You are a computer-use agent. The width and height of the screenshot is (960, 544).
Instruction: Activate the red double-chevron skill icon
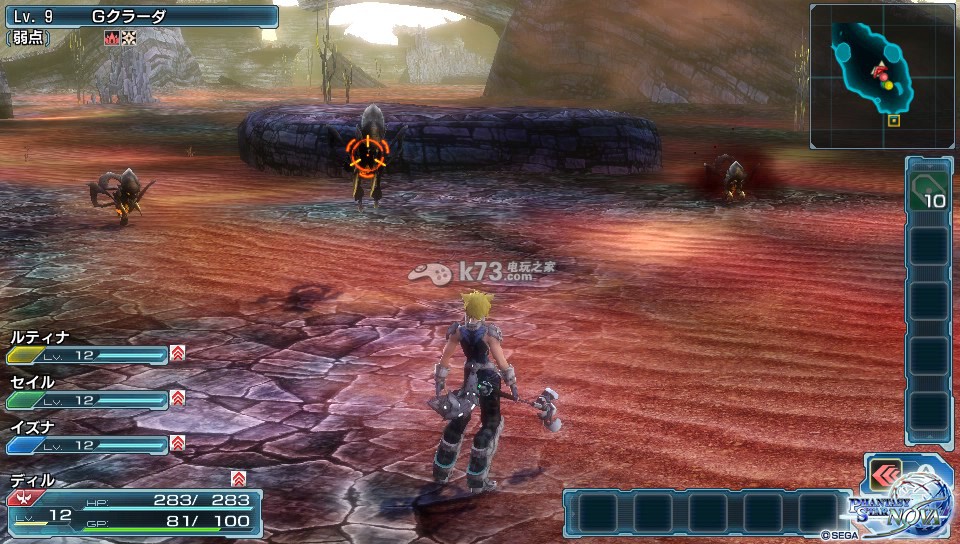click(884, 474)
